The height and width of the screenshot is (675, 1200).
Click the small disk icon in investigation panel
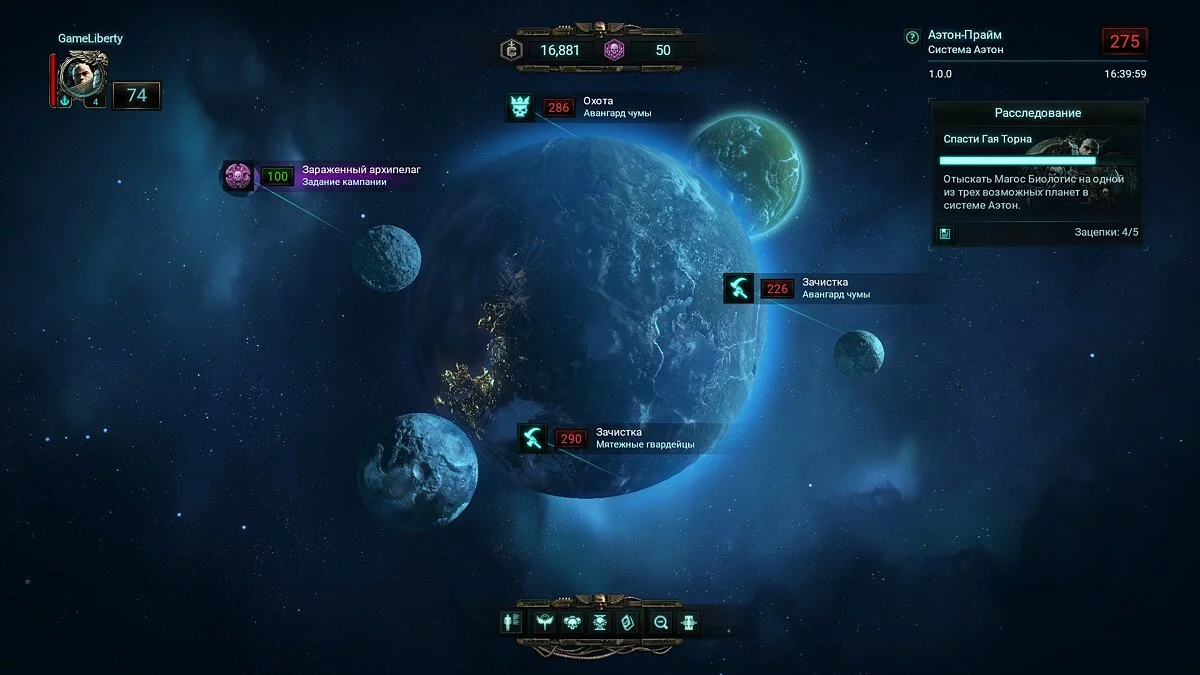pyautogui.click(x=944, y=233)
